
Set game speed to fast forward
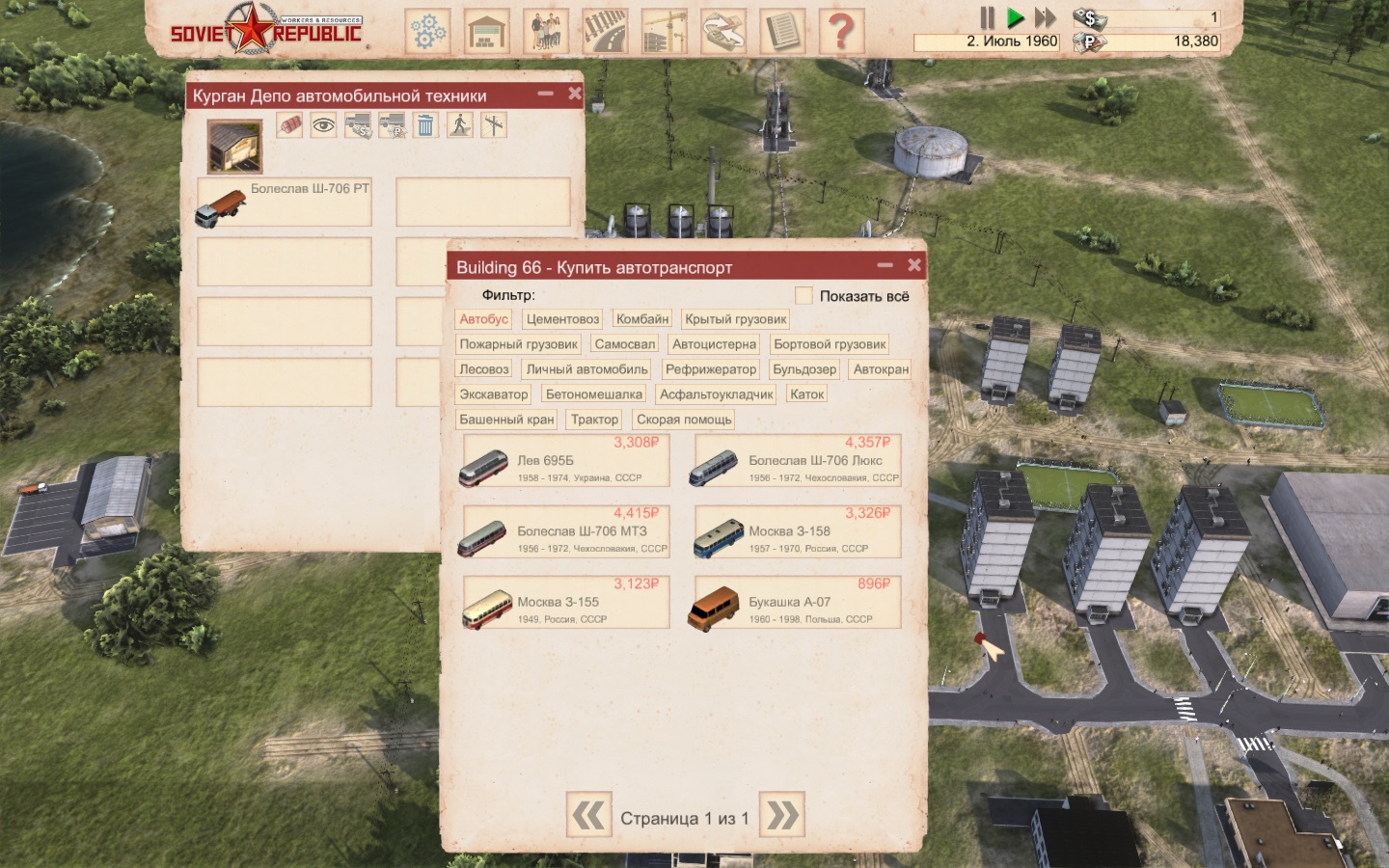pyautogui.click(x=1046, y=17)
